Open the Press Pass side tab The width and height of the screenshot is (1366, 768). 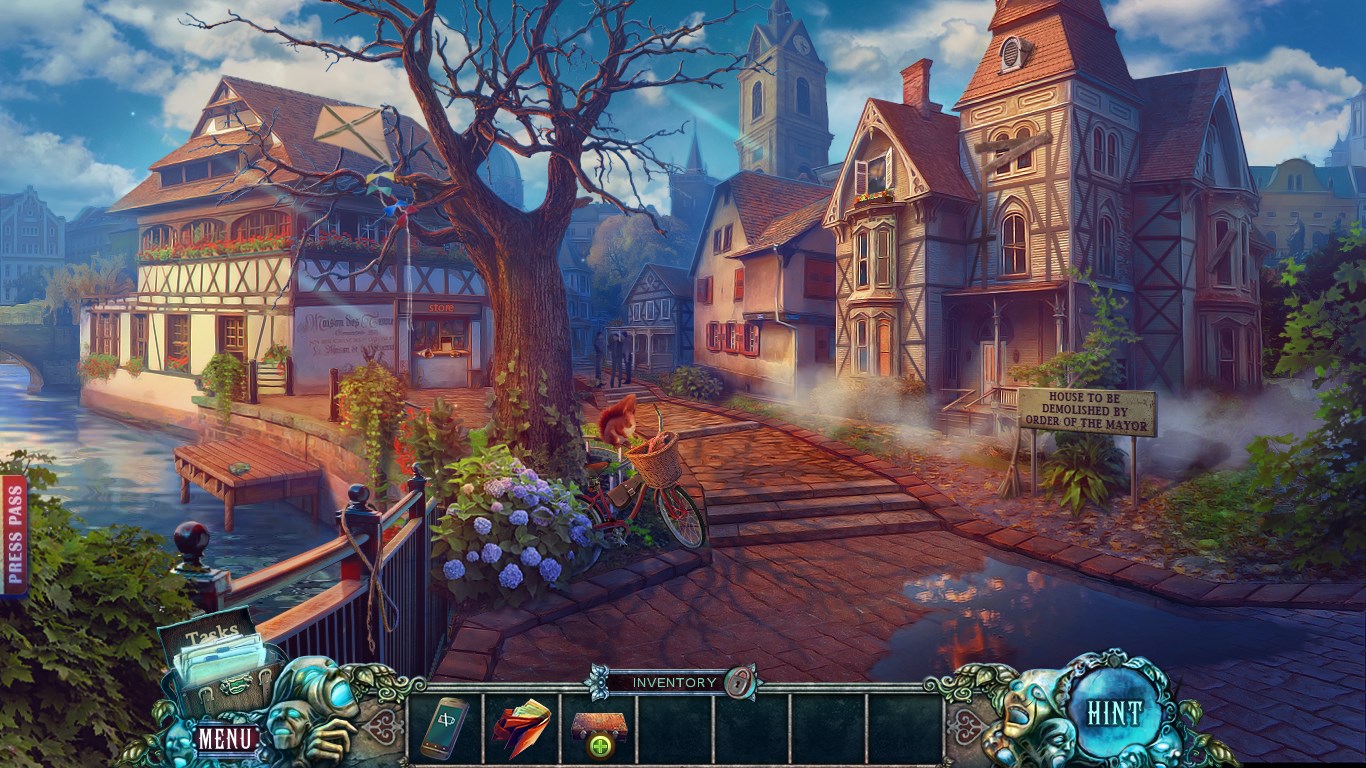point(14,535)
